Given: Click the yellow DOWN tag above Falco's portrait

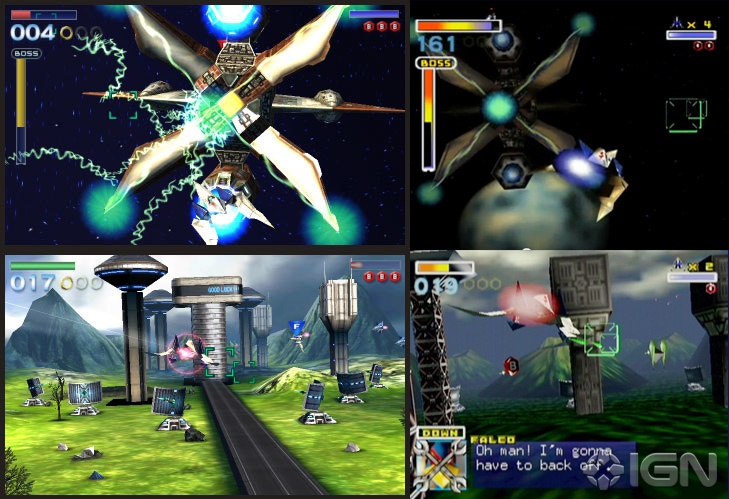Looking at the screenshot, I should [439, 435].
